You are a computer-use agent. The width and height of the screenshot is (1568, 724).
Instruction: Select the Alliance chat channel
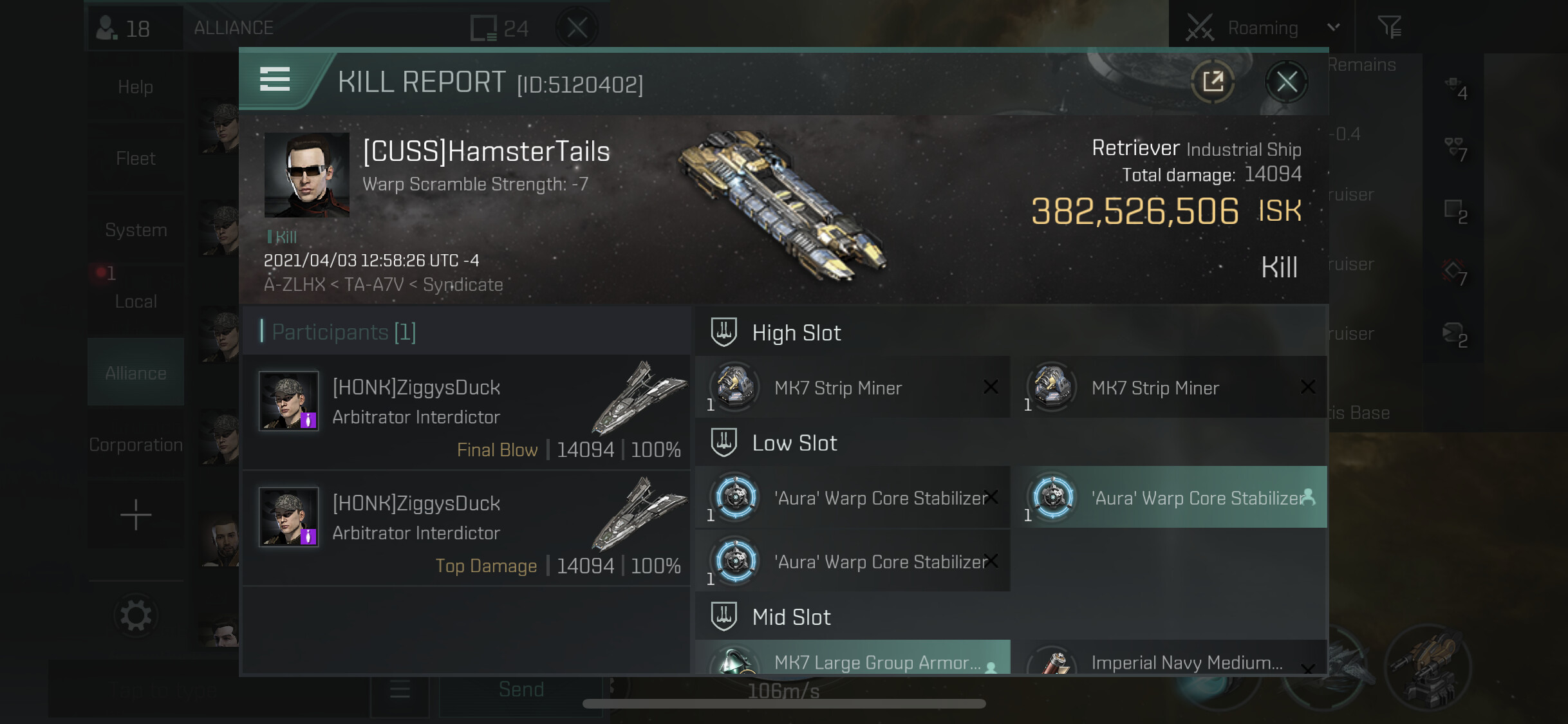[135, 373]
